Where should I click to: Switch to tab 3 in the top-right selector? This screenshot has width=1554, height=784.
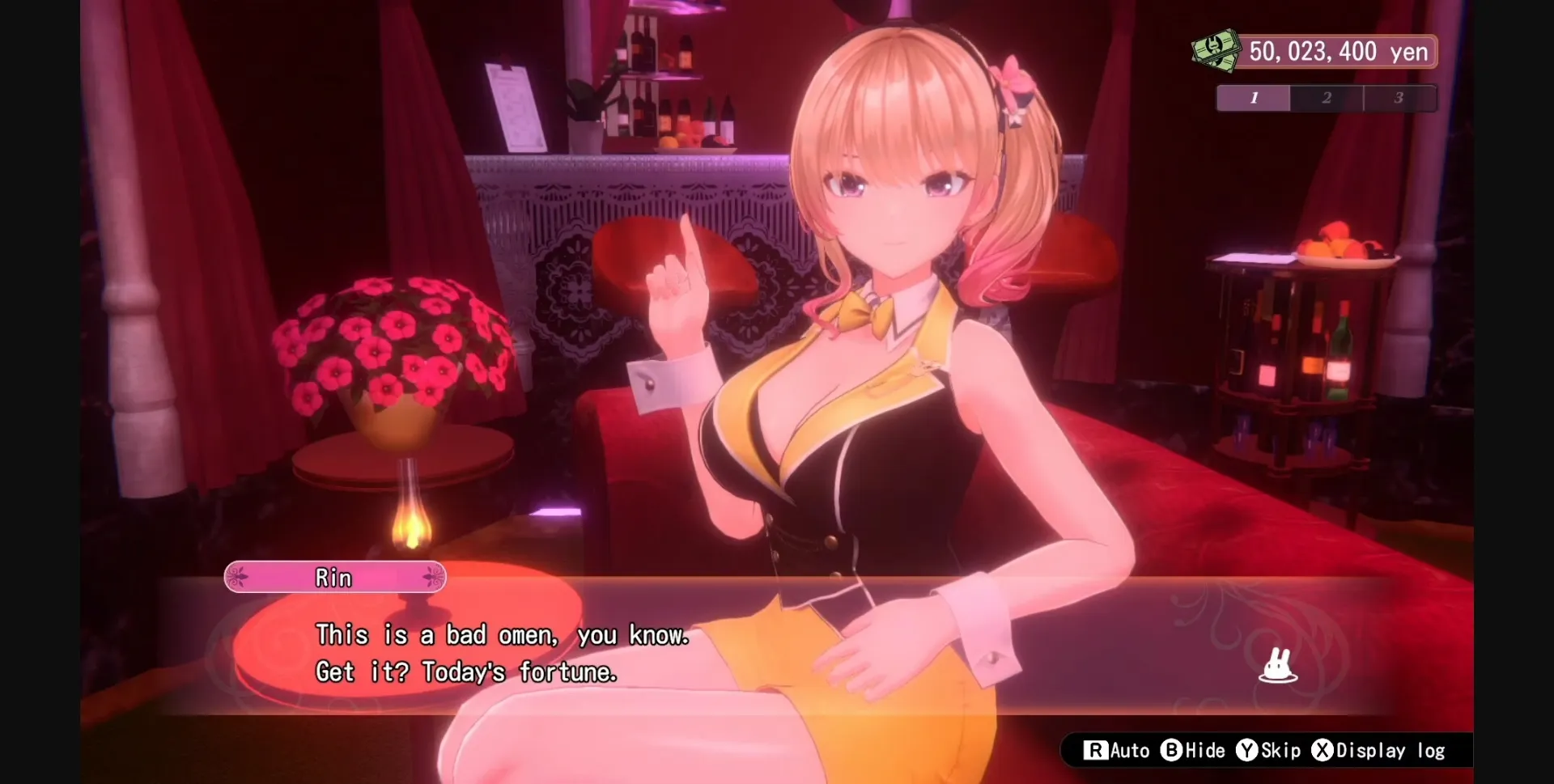click(x=1400, y=98)
